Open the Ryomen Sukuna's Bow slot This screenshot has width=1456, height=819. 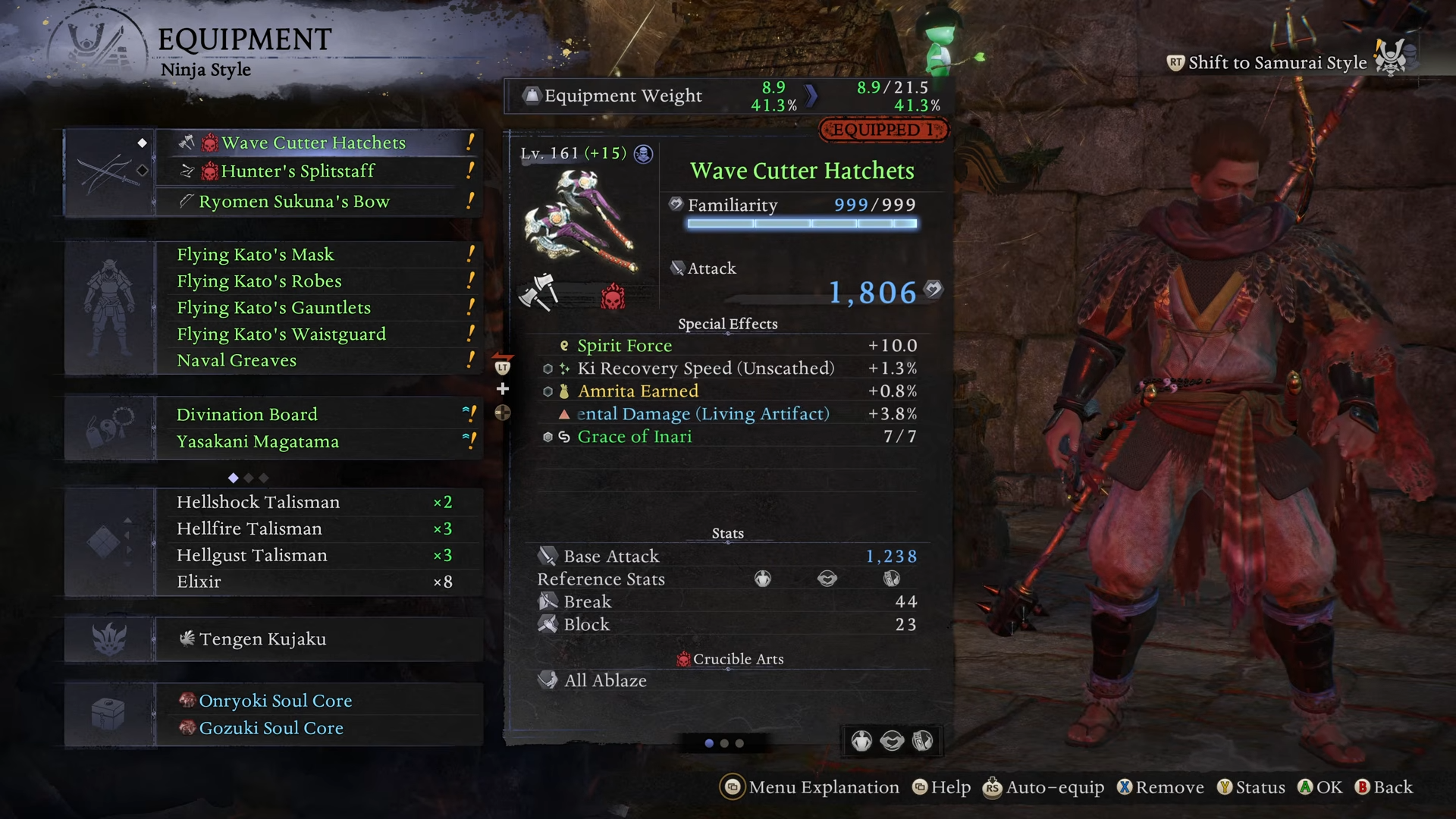tap(294, 202)
